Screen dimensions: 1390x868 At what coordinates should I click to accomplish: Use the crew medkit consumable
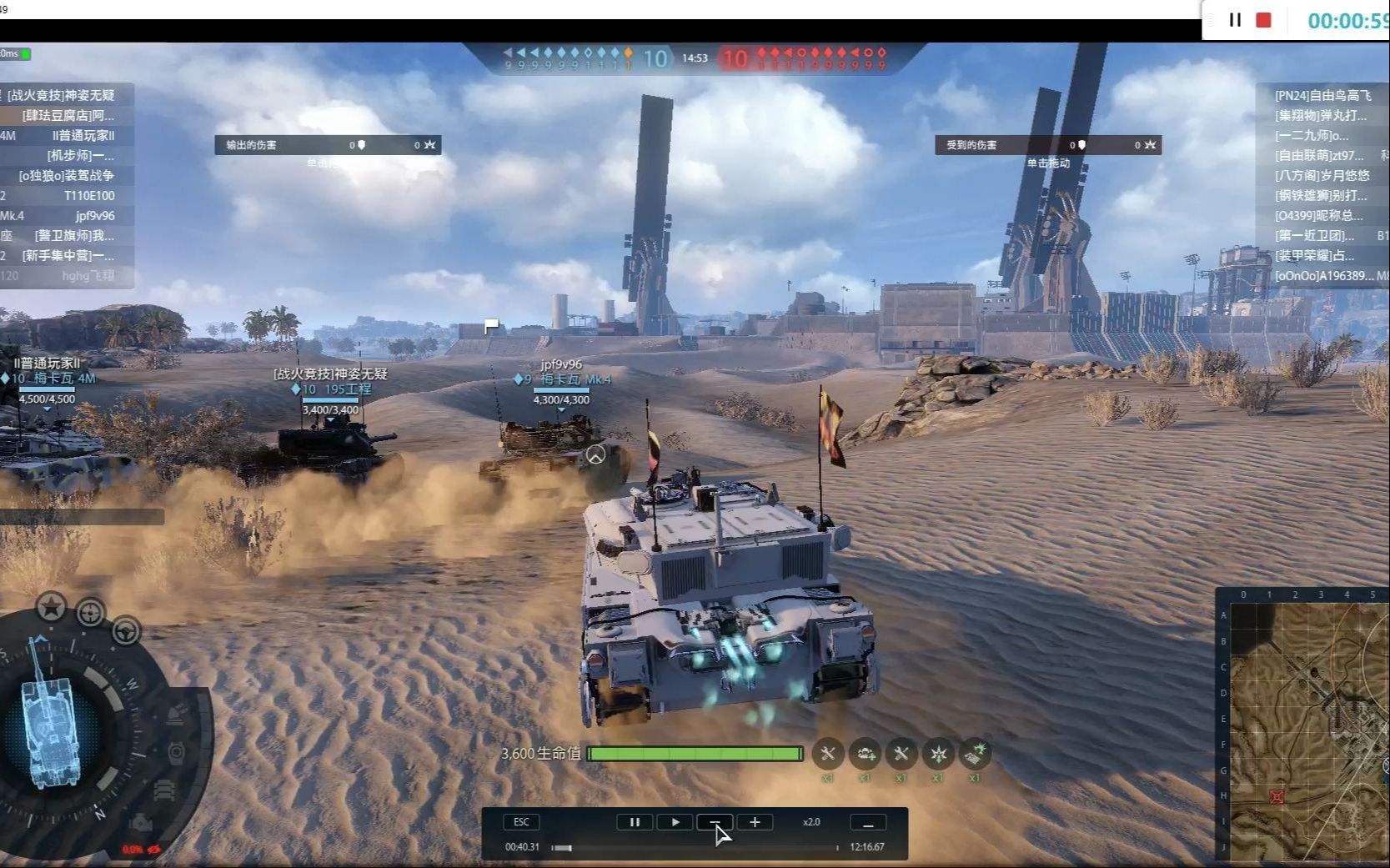tap(865, 754)
